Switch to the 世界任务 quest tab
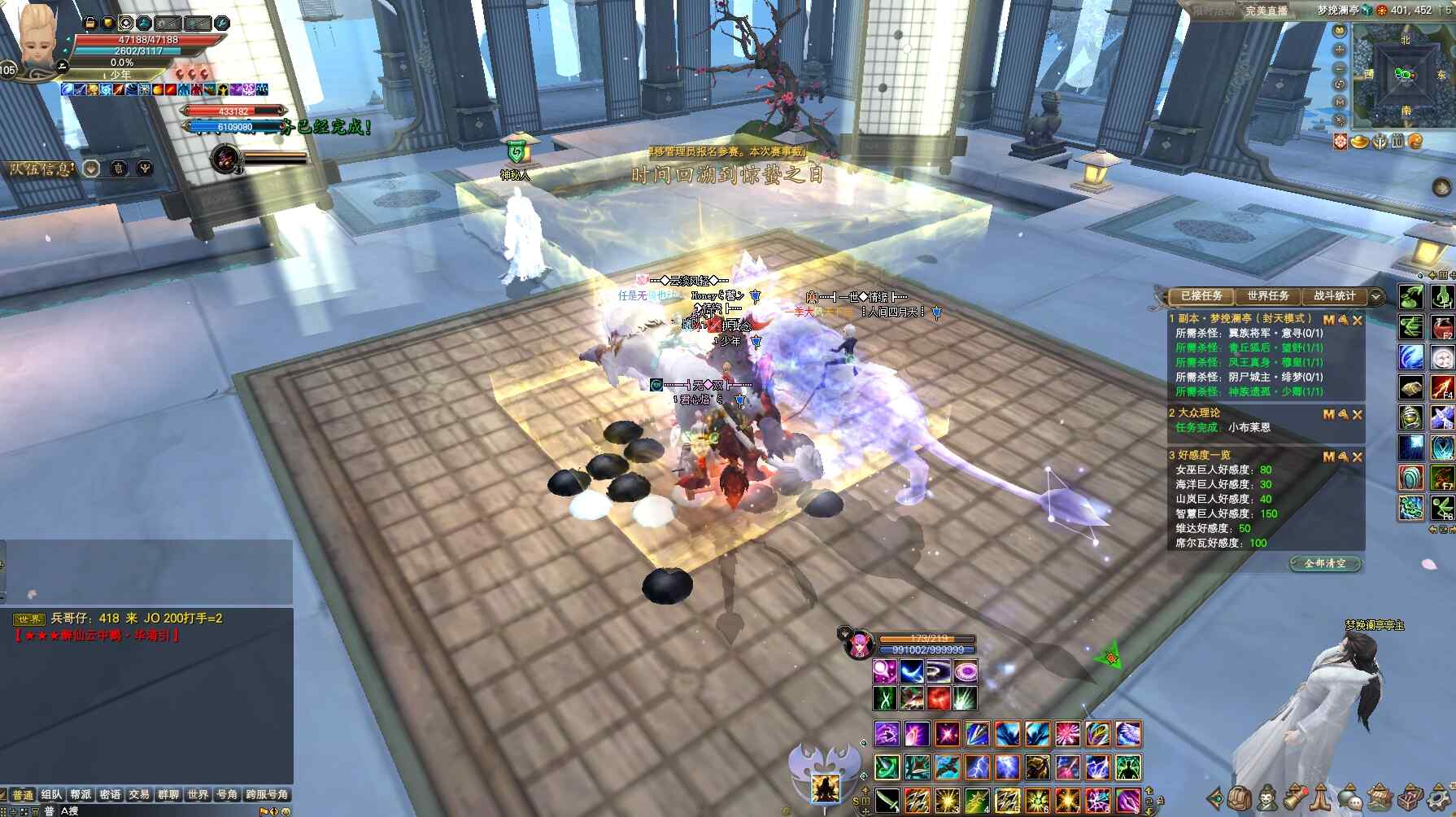Image resolution: width=1456 pixels, height=817 pixels. coord(1267,296)
